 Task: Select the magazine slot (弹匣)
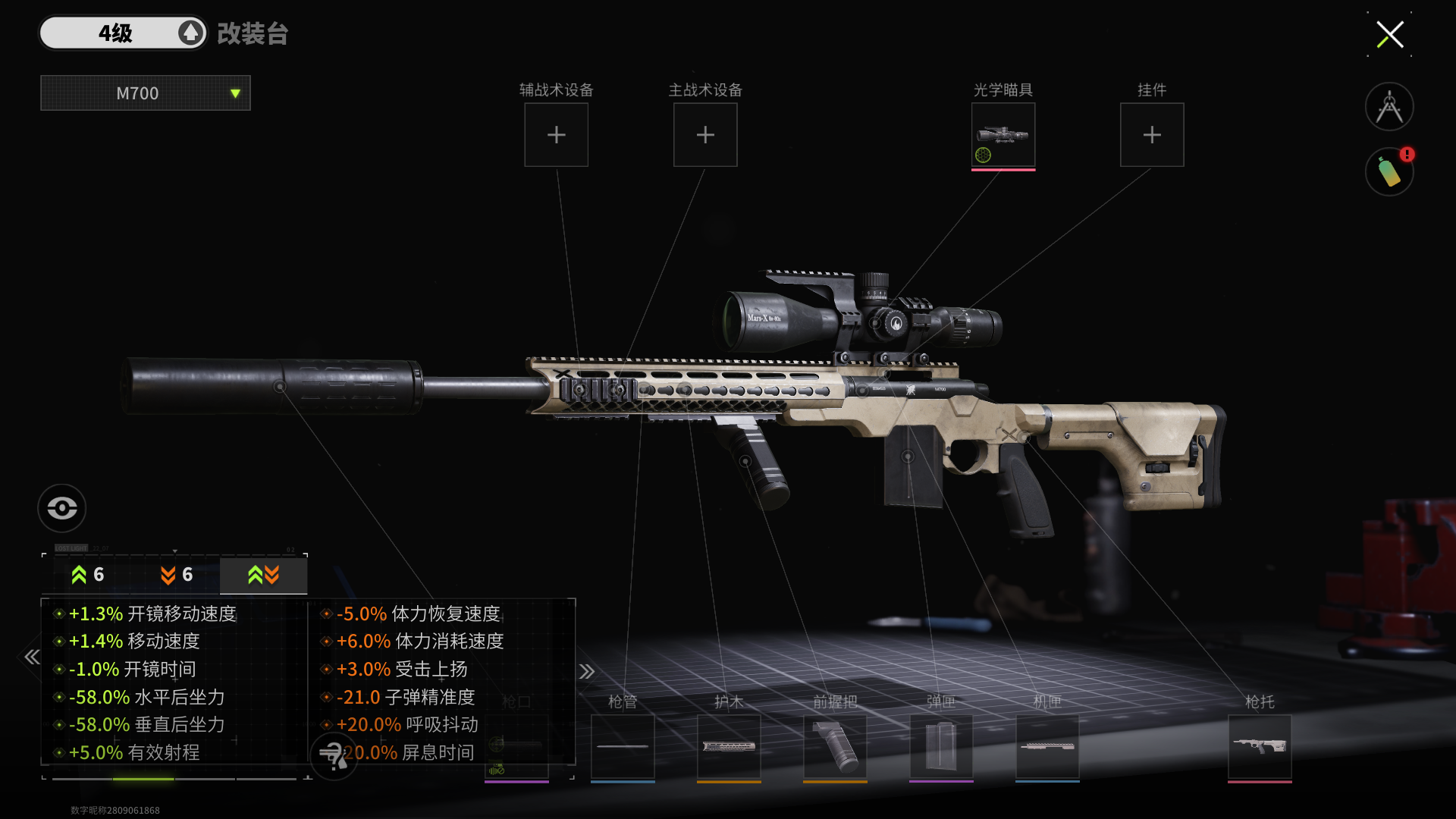(941, 746)
